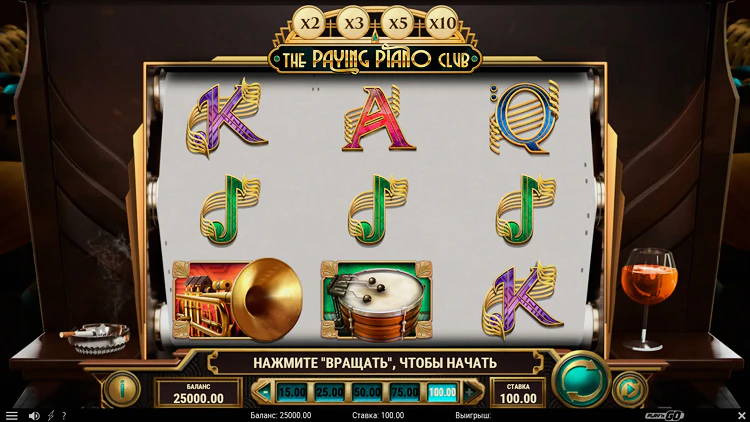Choose the 25.00 bet value
The height and width of the screenshot is (422, 750).
330,392
